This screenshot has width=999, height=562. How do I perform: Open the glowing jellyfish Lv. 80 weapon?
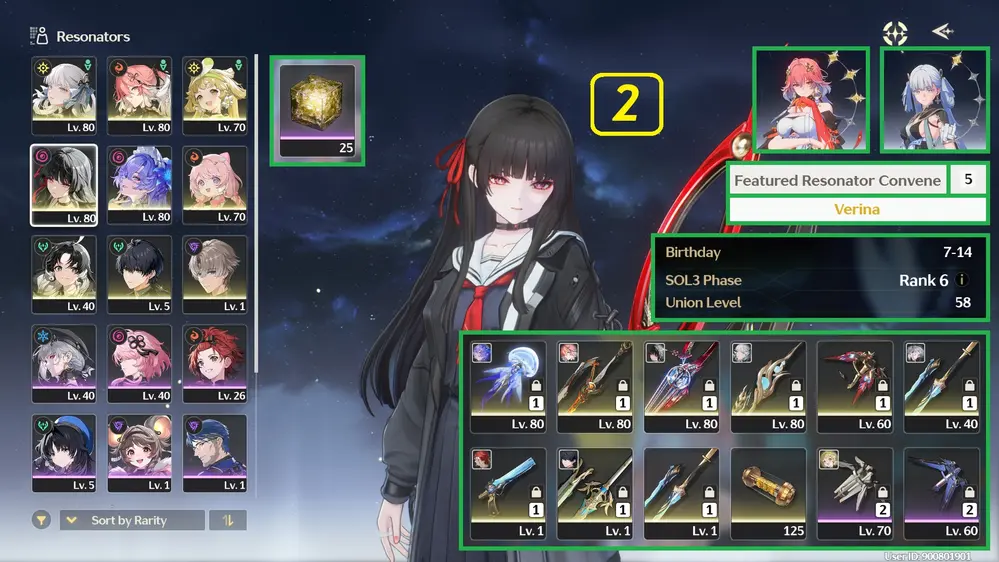(508, 386)
